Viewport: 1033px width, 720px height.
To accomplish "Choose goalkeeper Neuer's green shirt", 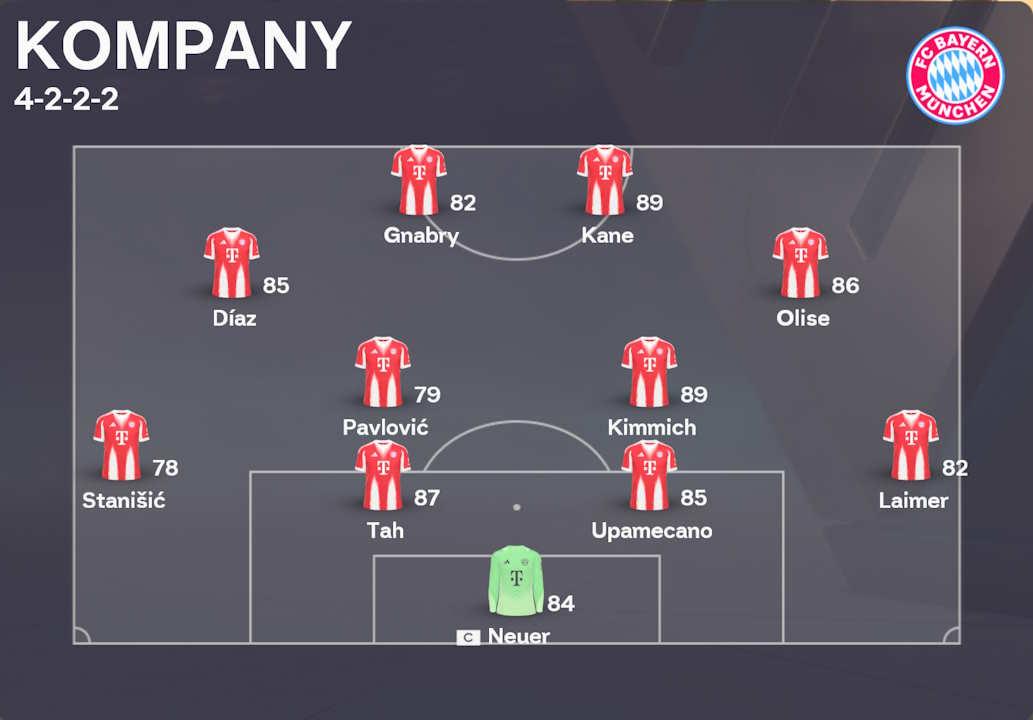I will (x=516, y=580).
